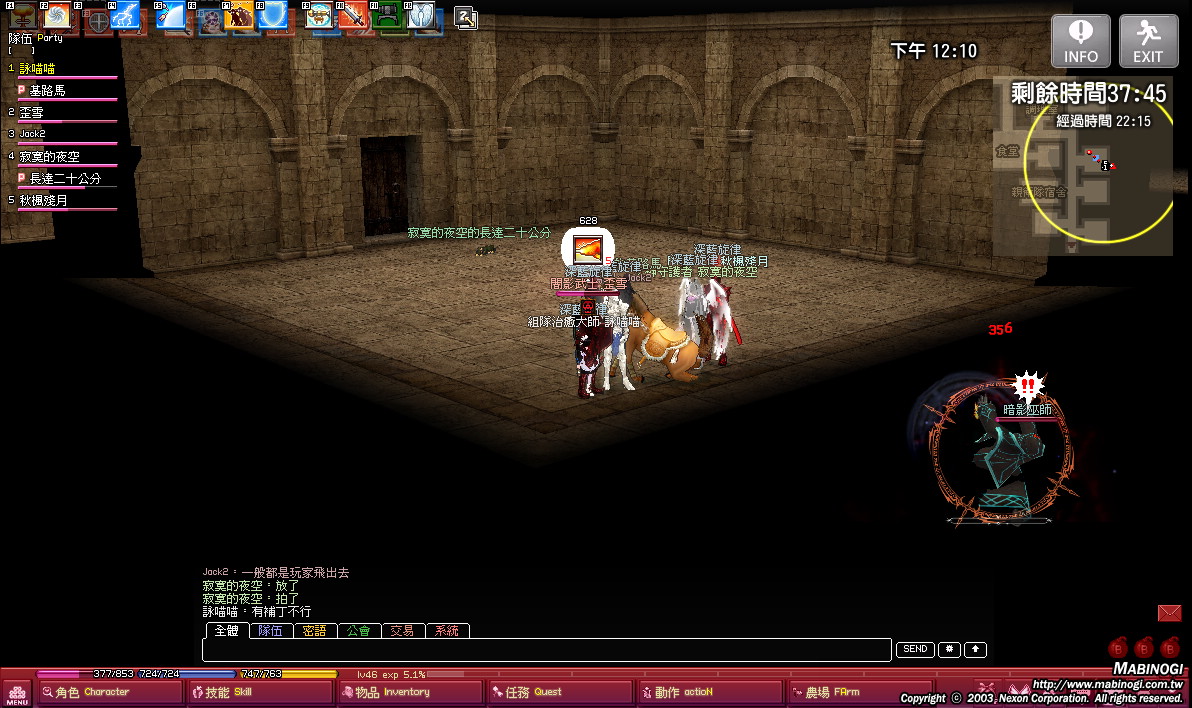
Task: Send the chat message with SEND
Action: 915,650
